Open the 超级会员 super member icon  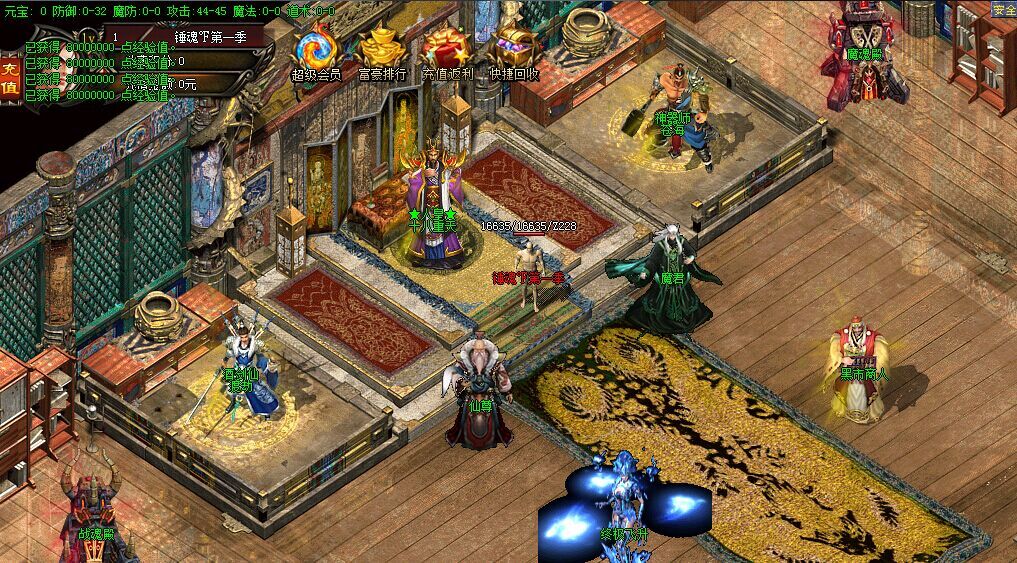click(316, 49)
